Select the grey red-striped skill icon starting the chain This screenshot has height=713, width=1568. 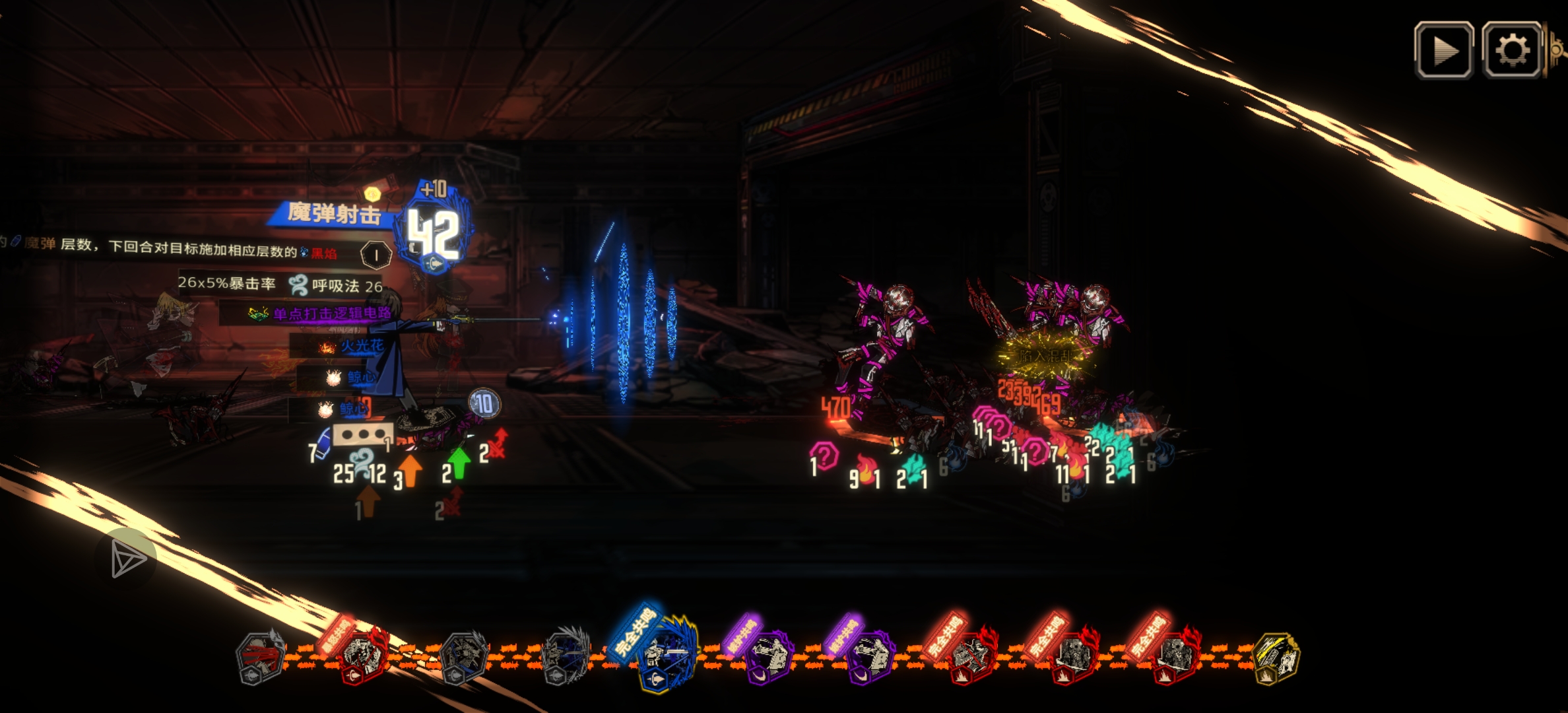point(260,657)
